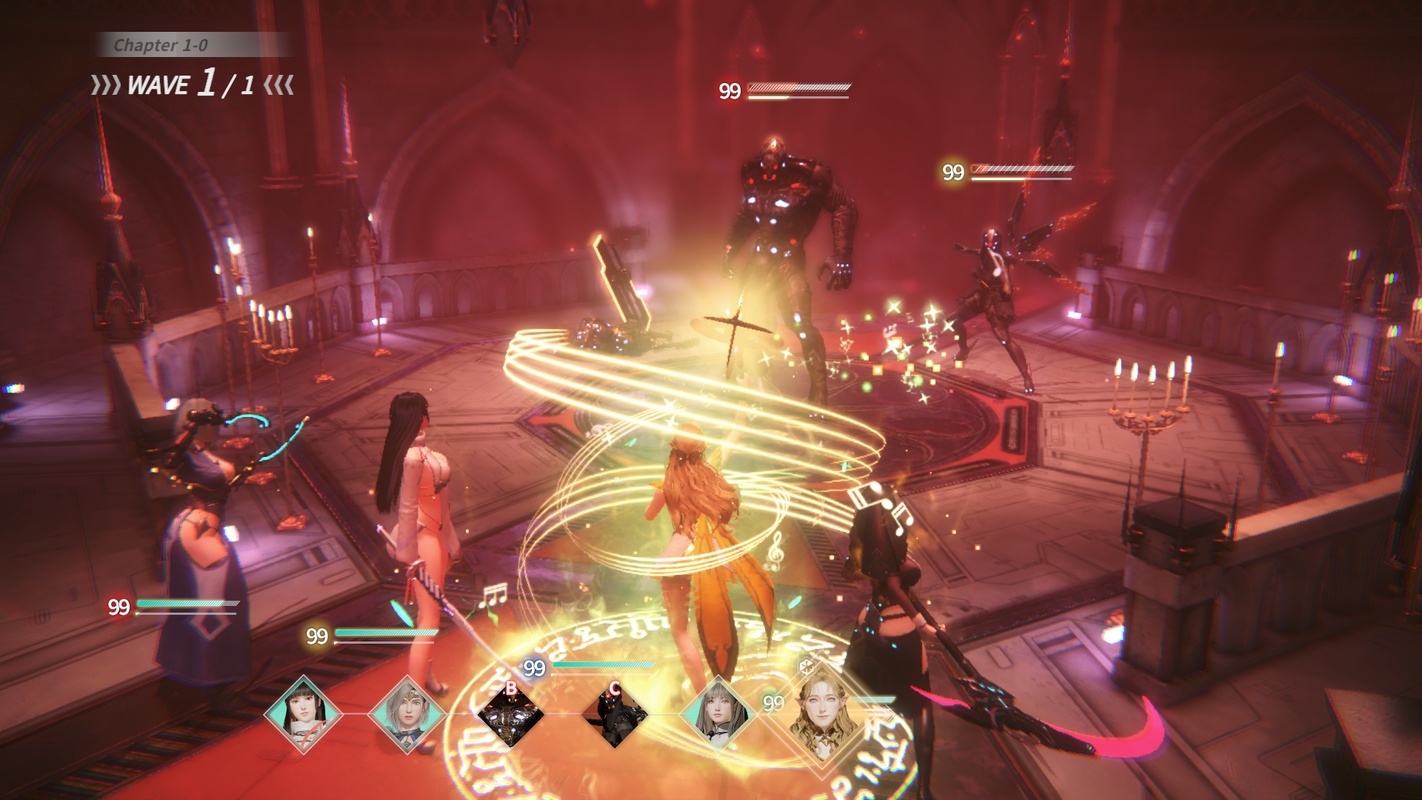Viewport: 1422px width, 800px height.
Task: Select the black-haired girl turn-order portrait
Action: (303, 714)
